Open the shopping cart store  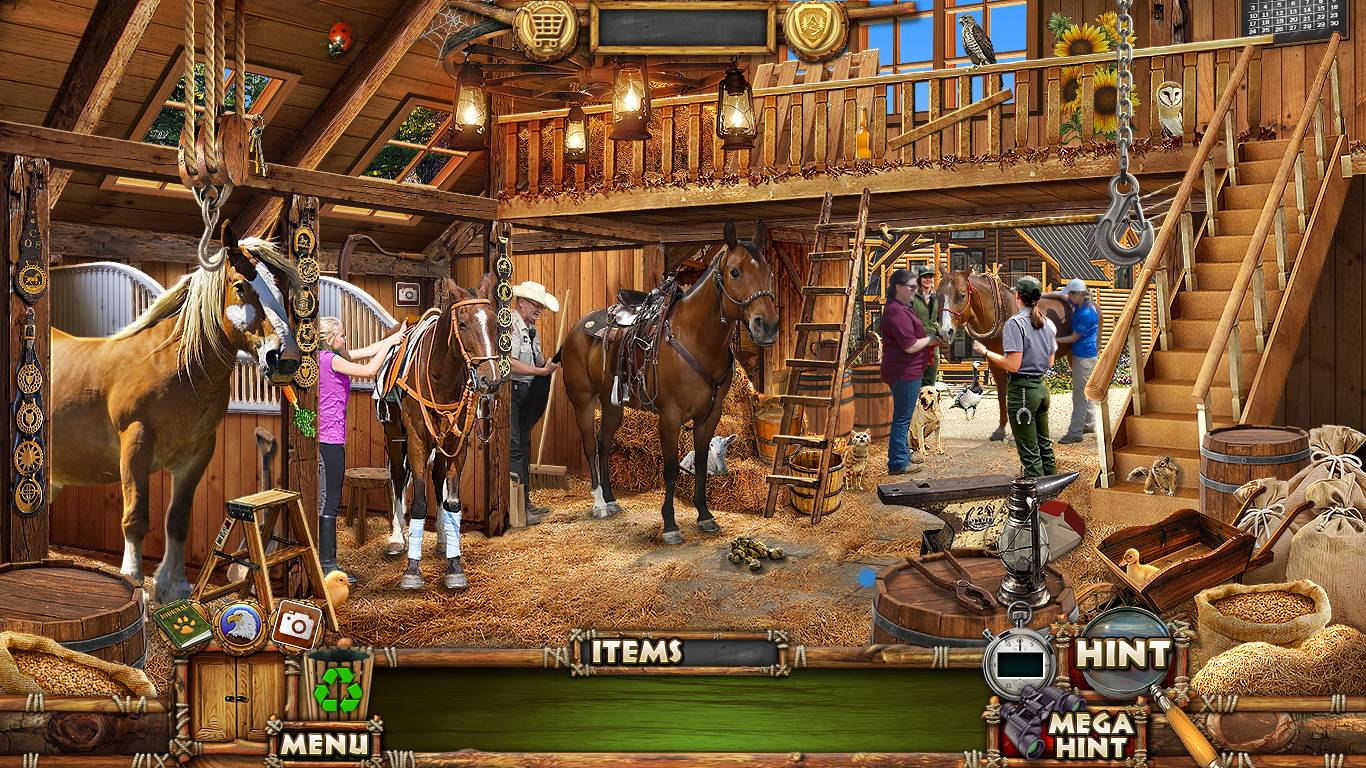point(546,29)
